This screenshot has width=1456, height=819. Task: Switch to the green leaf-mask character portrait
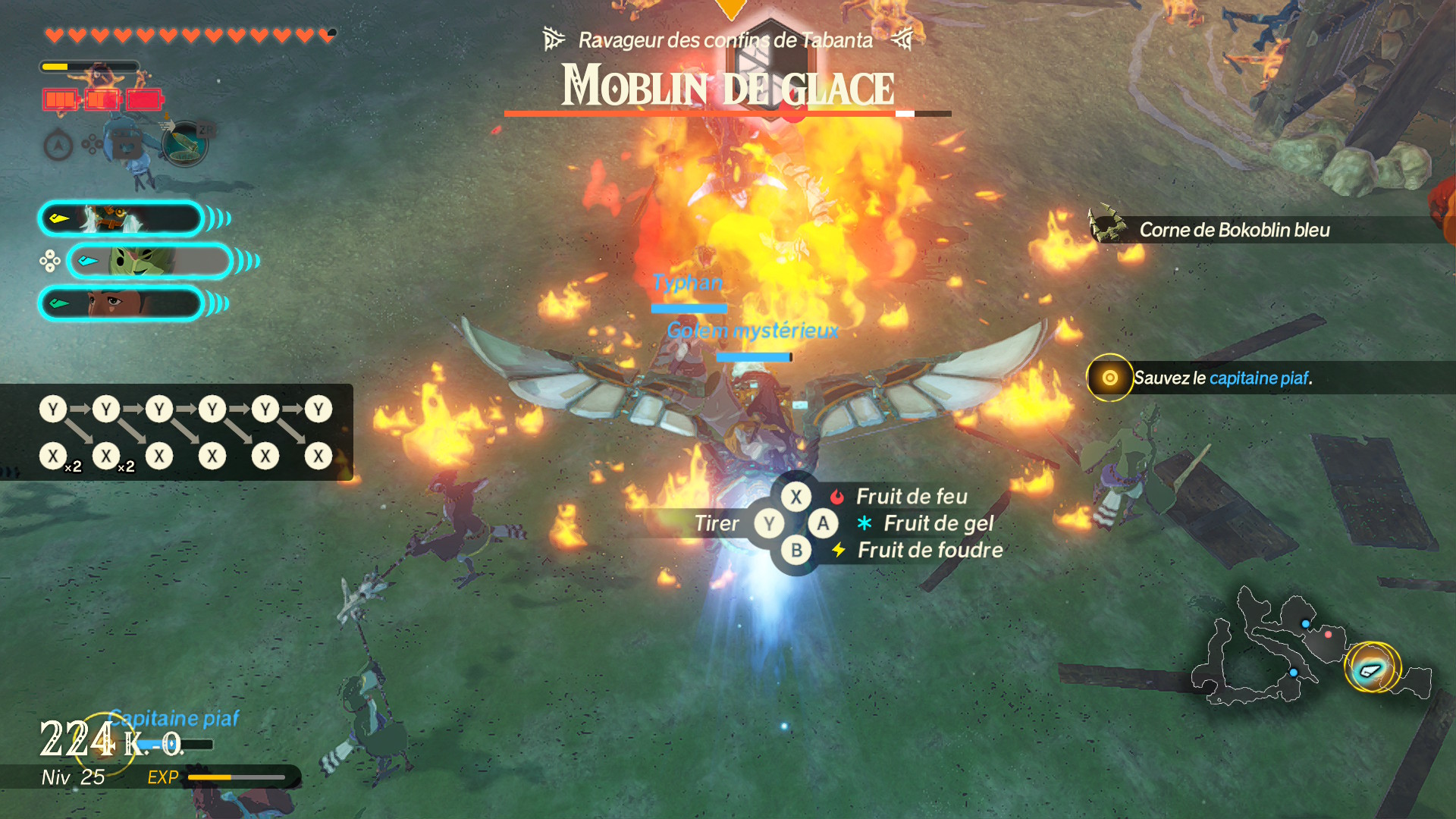coord(149,262)
